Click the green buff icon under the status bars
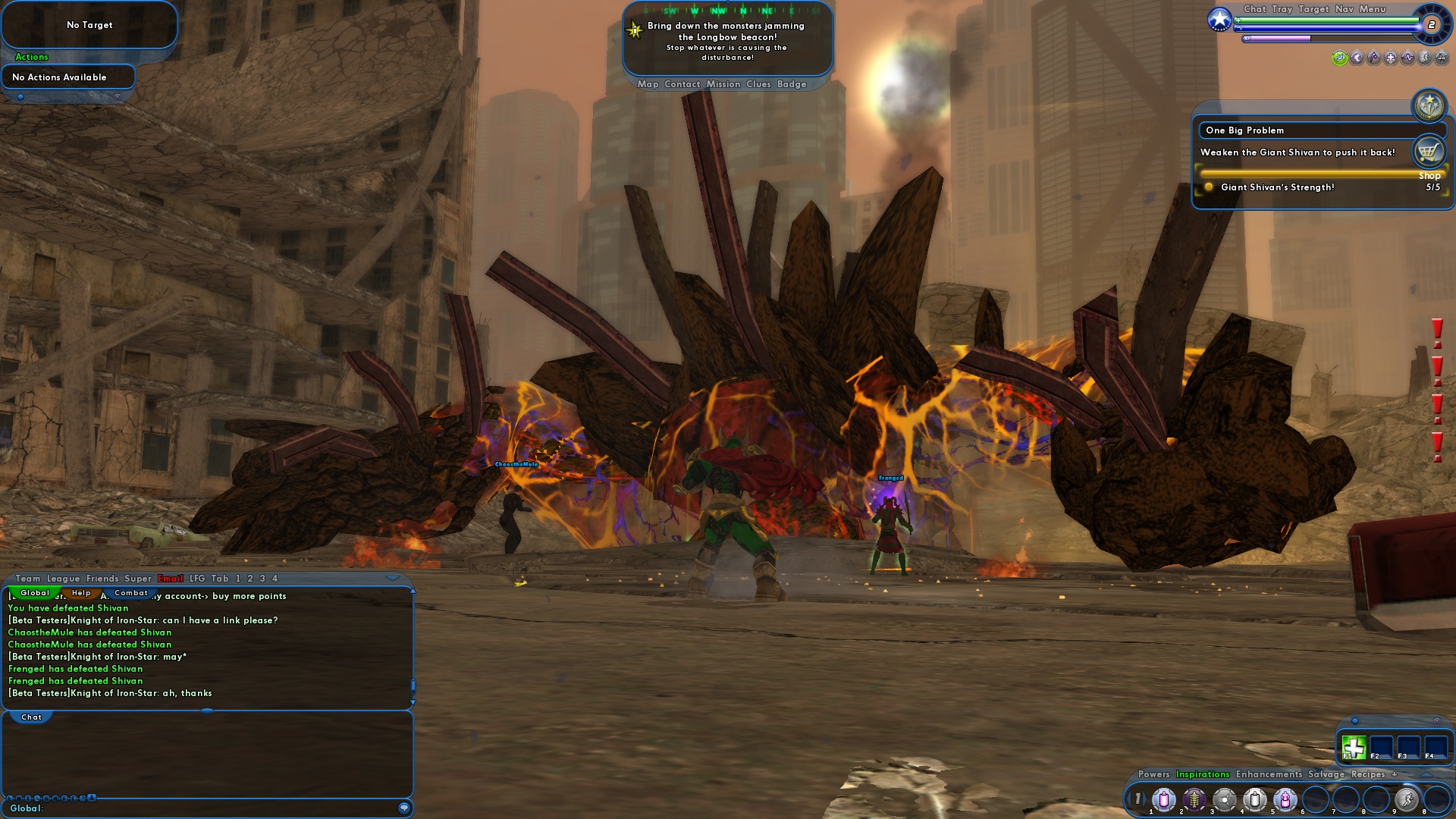 pos(1339,59)
